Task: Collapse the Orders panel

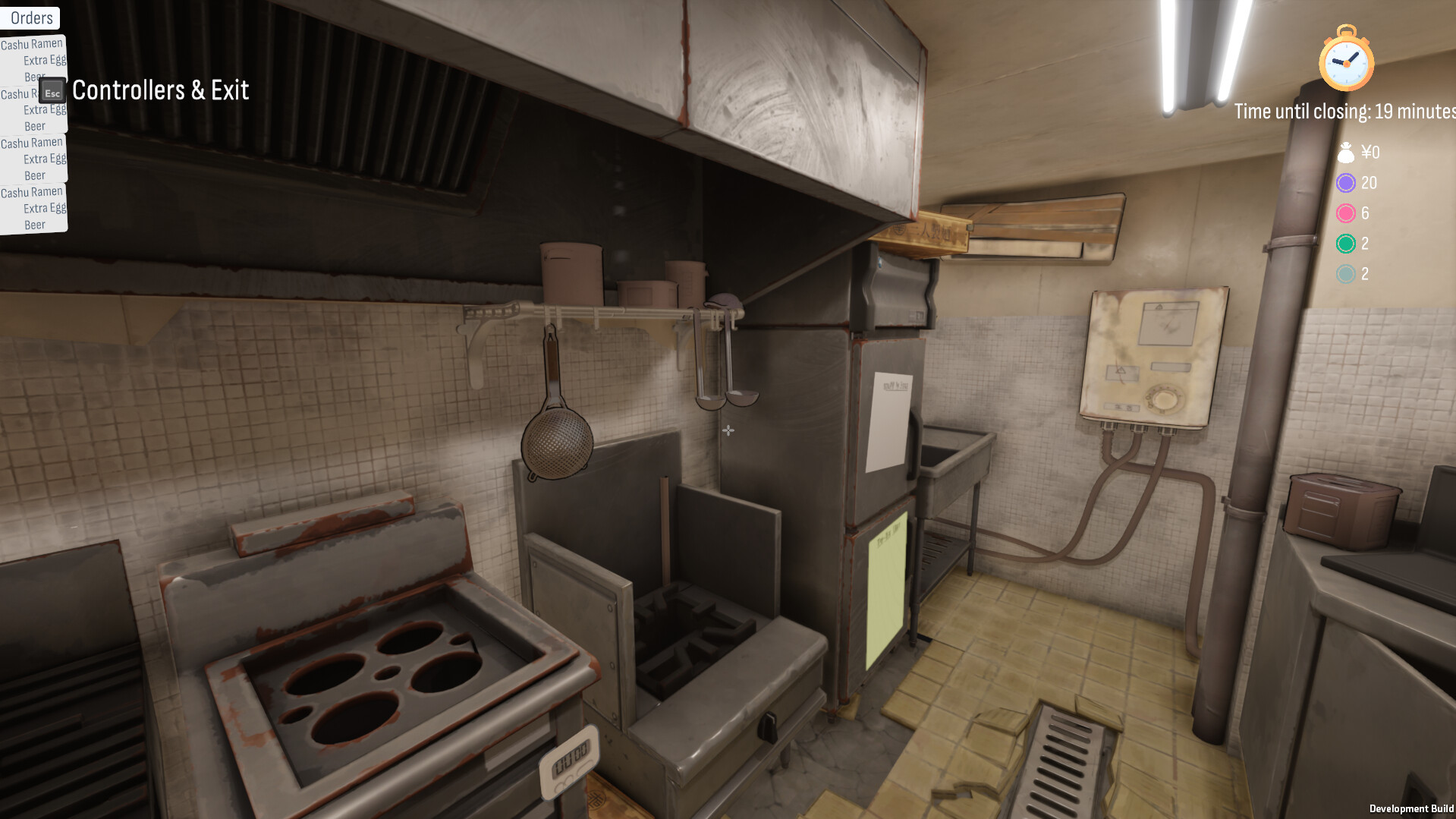Action: pyautogui.click(x=30, y=17)
